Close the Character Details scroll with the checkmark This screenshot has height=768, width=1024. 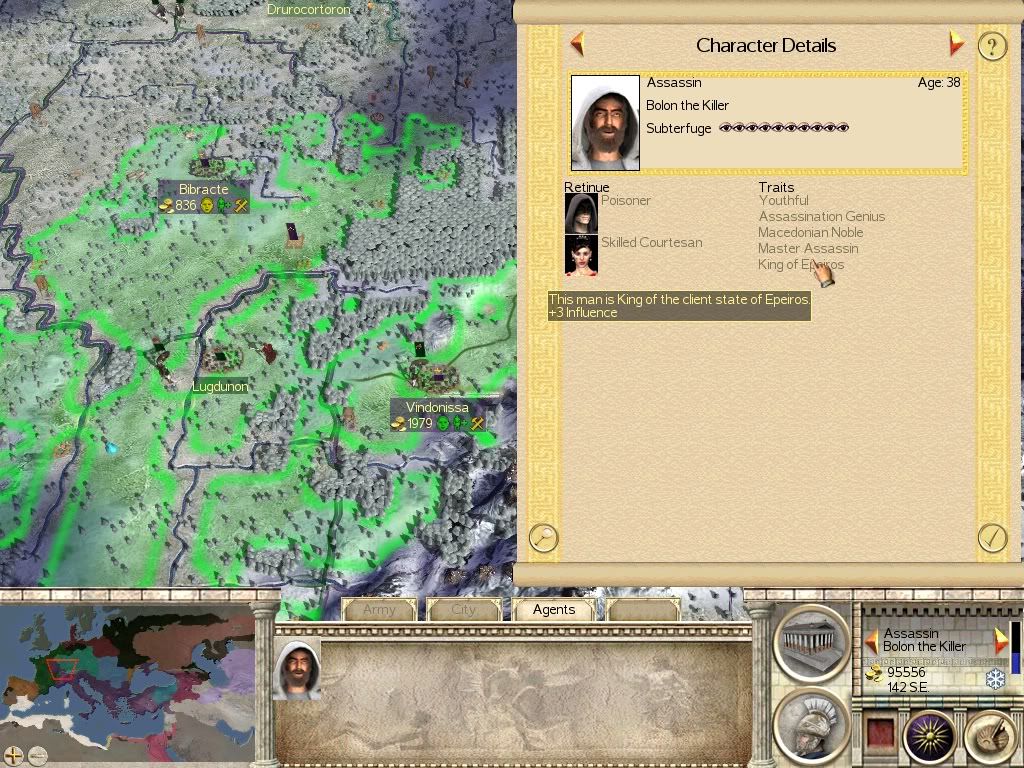tap(991, 537)
